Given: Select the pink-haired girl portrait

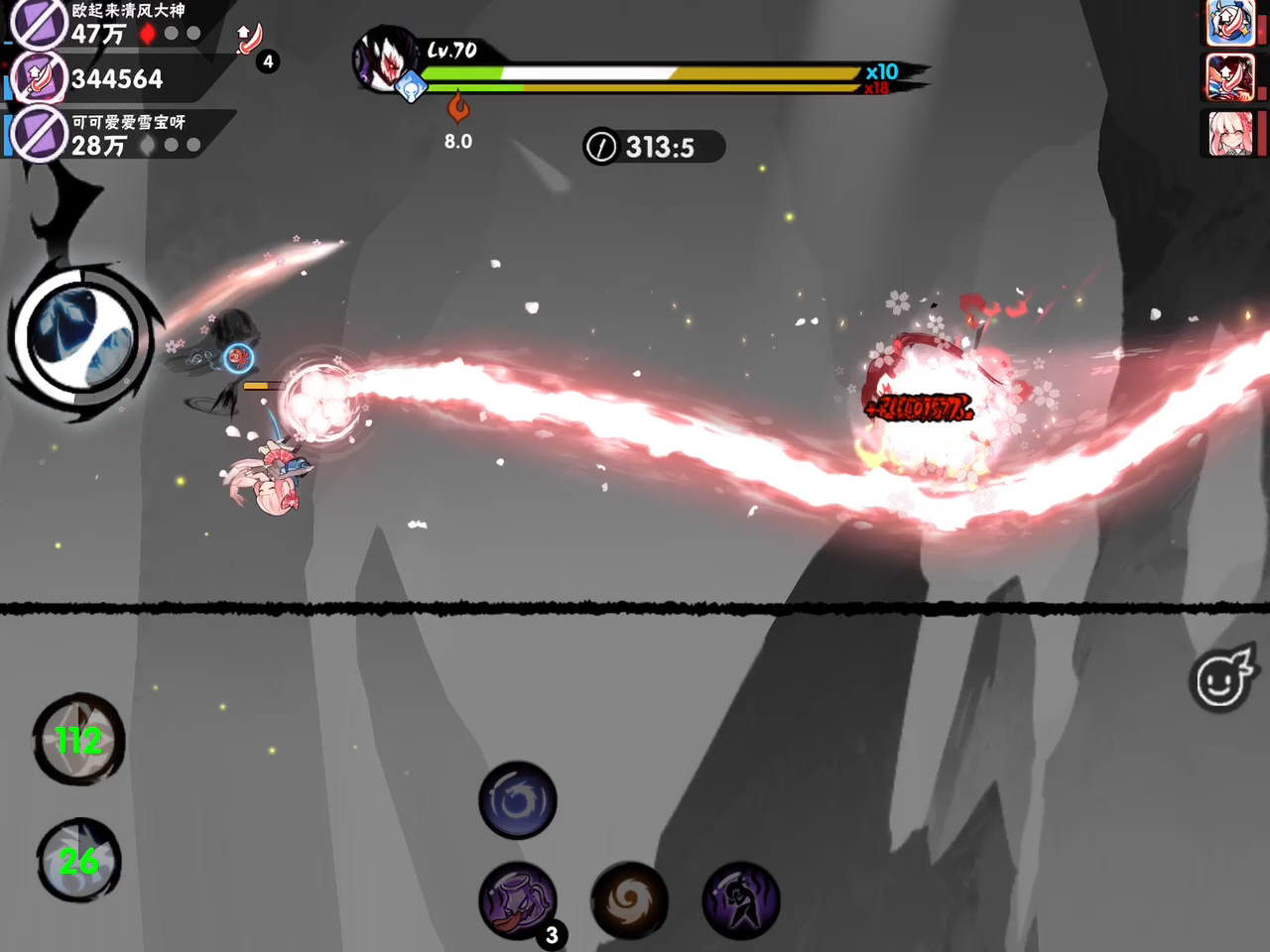Looking at the screenshot, I should pos(1230,133).
